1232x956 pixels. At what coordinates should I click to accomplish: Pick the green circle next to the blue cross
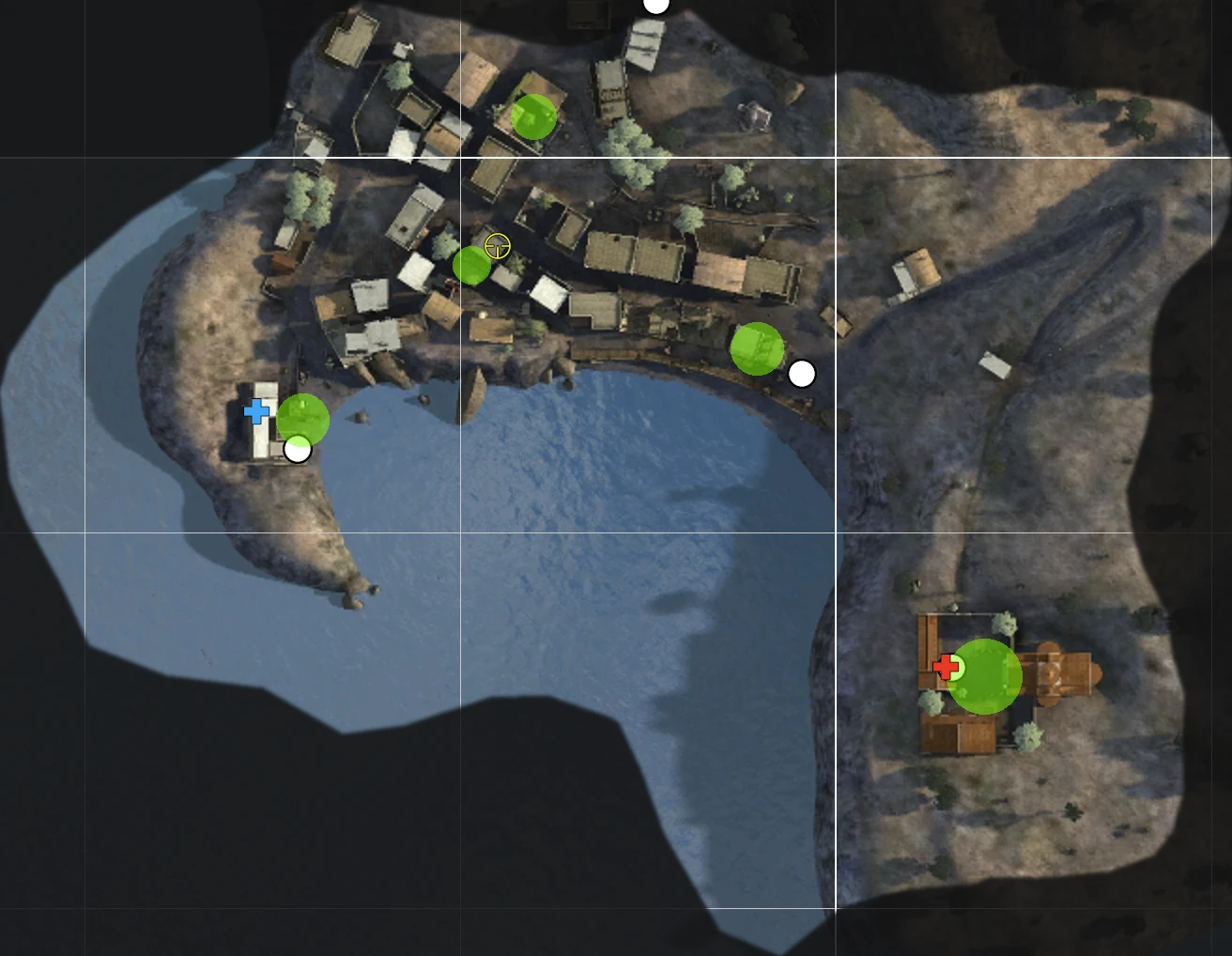(x=303, y=419)
